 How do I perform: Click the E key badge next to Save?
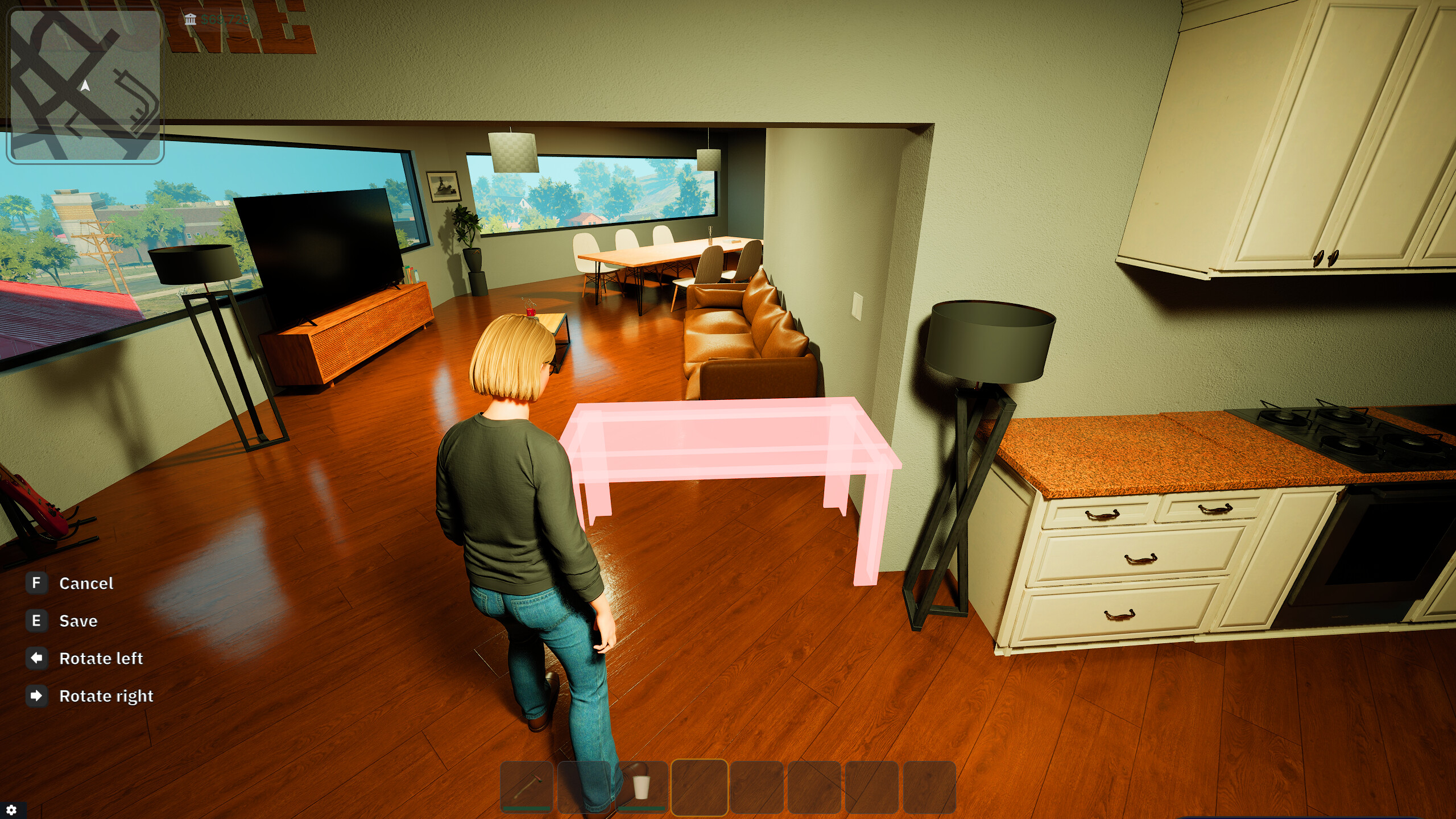coord(36,621)
